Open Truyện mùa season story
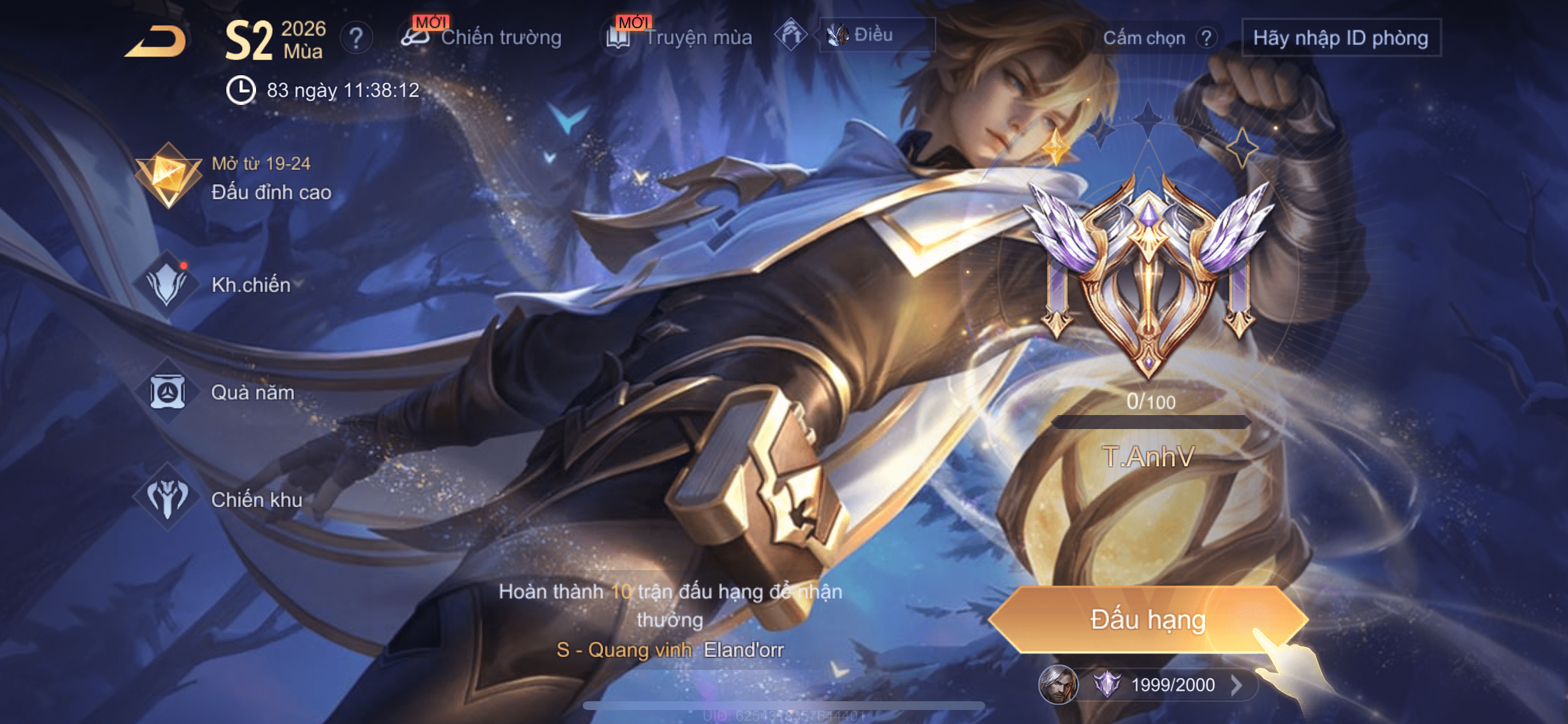The height and width of the screenshot is (724, 1568). (x=680, y=38)
